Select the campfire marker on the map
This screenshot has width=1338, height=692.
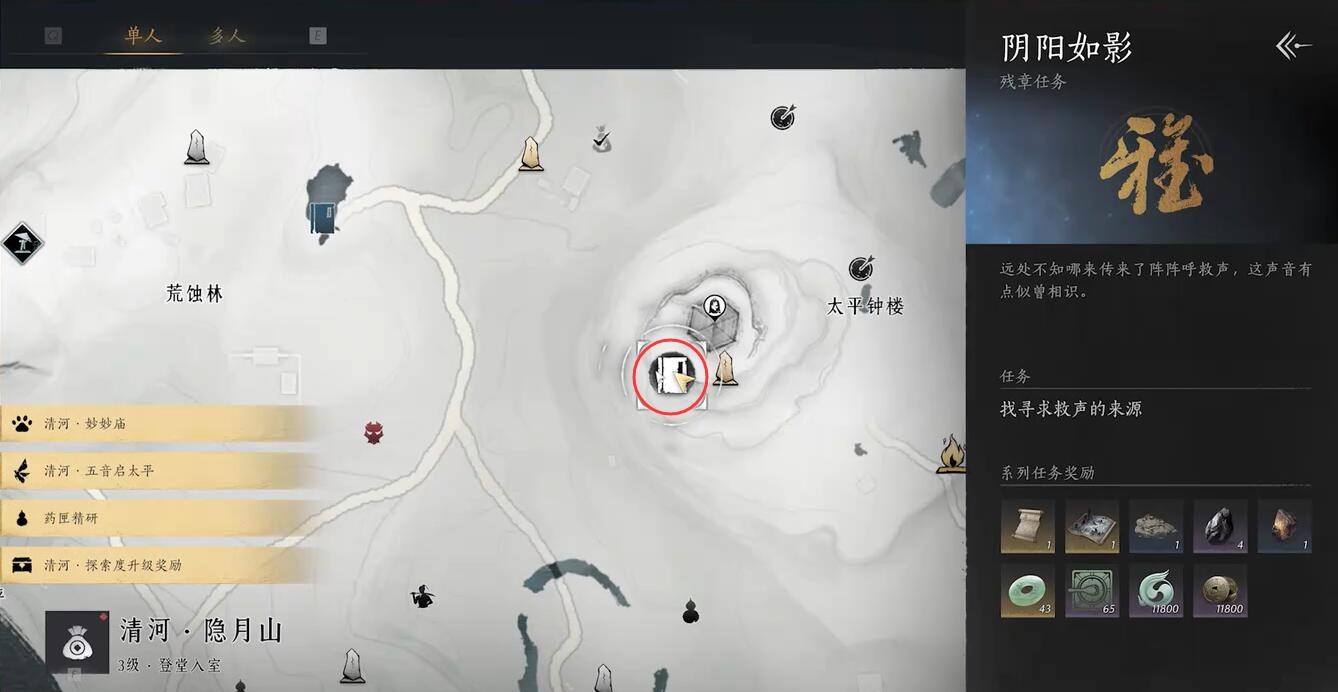point(952,455)
